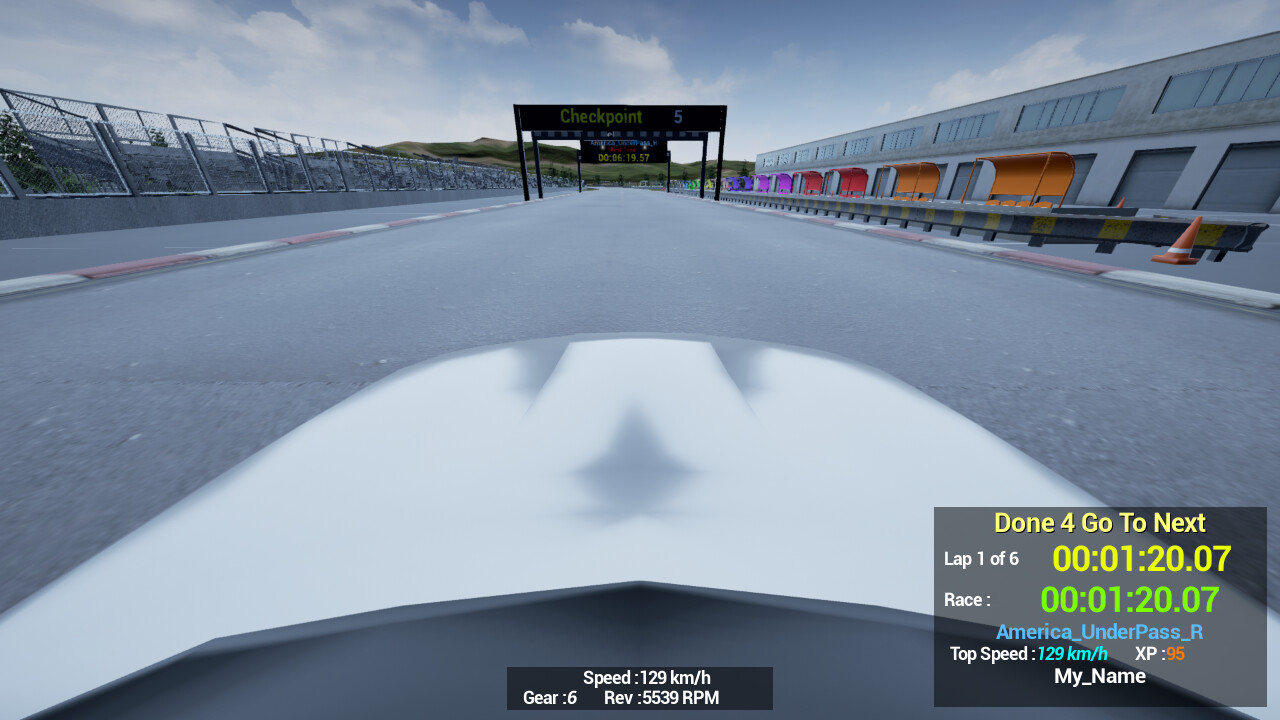Click the Checkpoint banner text
Image resolution: width=1280 pixels, height=720 pixels.
click(x=601, y=116)
